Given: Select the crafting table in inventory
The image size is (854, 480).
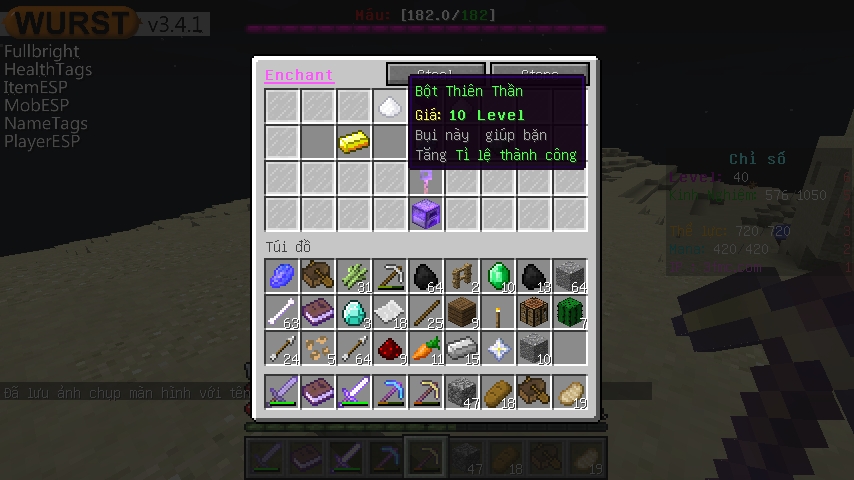Looking at the screenshot, I should click(x=534, y=312).
